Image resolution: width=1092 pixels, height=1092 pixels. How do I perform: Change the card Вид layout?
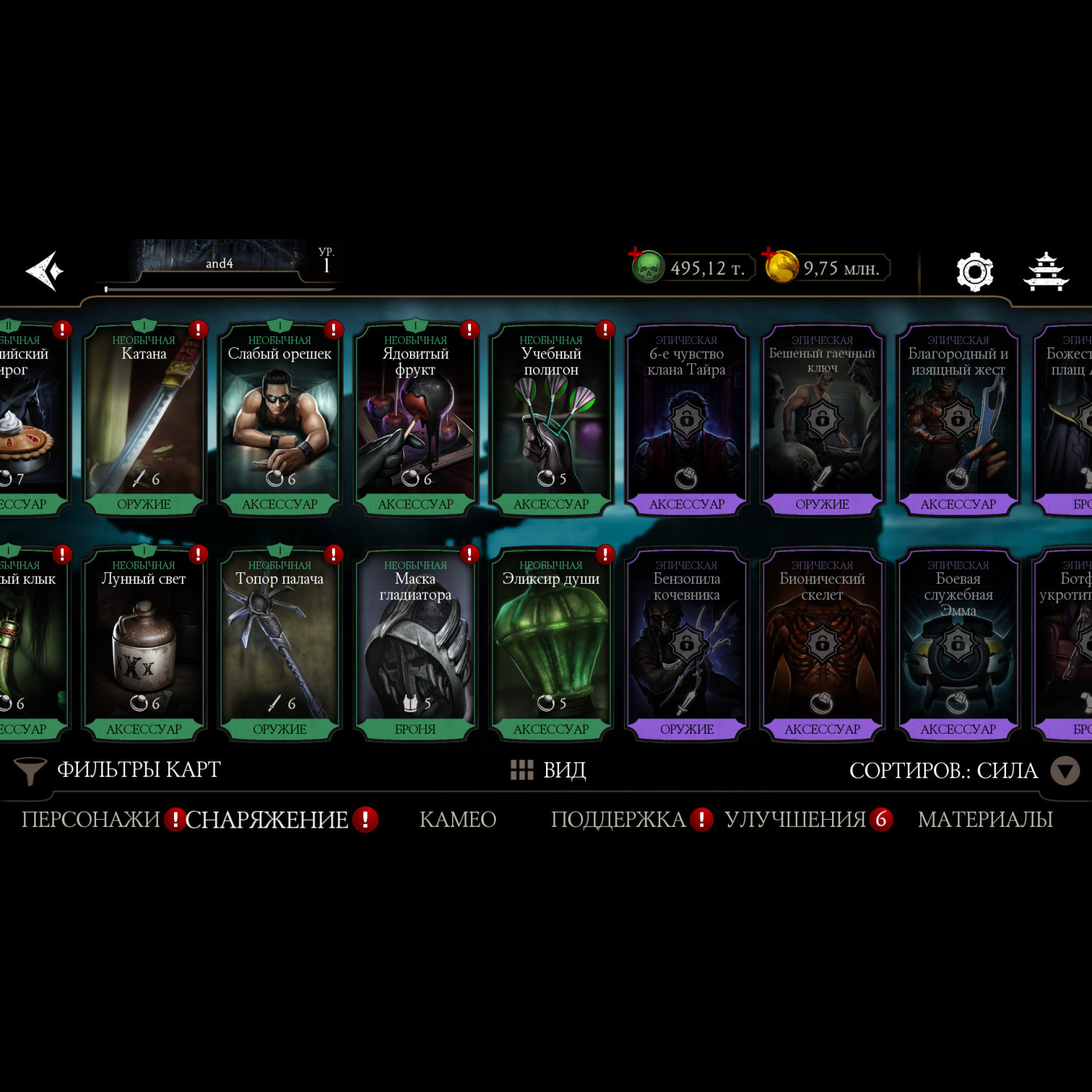(x=549, y=770)
